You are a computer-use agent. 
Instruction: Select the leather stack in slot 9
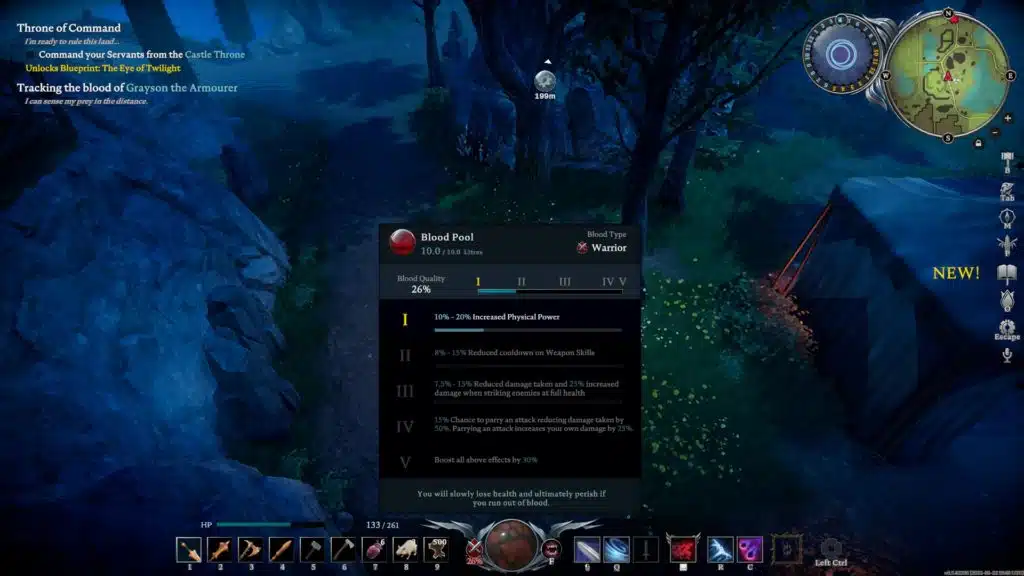(437, 549)
